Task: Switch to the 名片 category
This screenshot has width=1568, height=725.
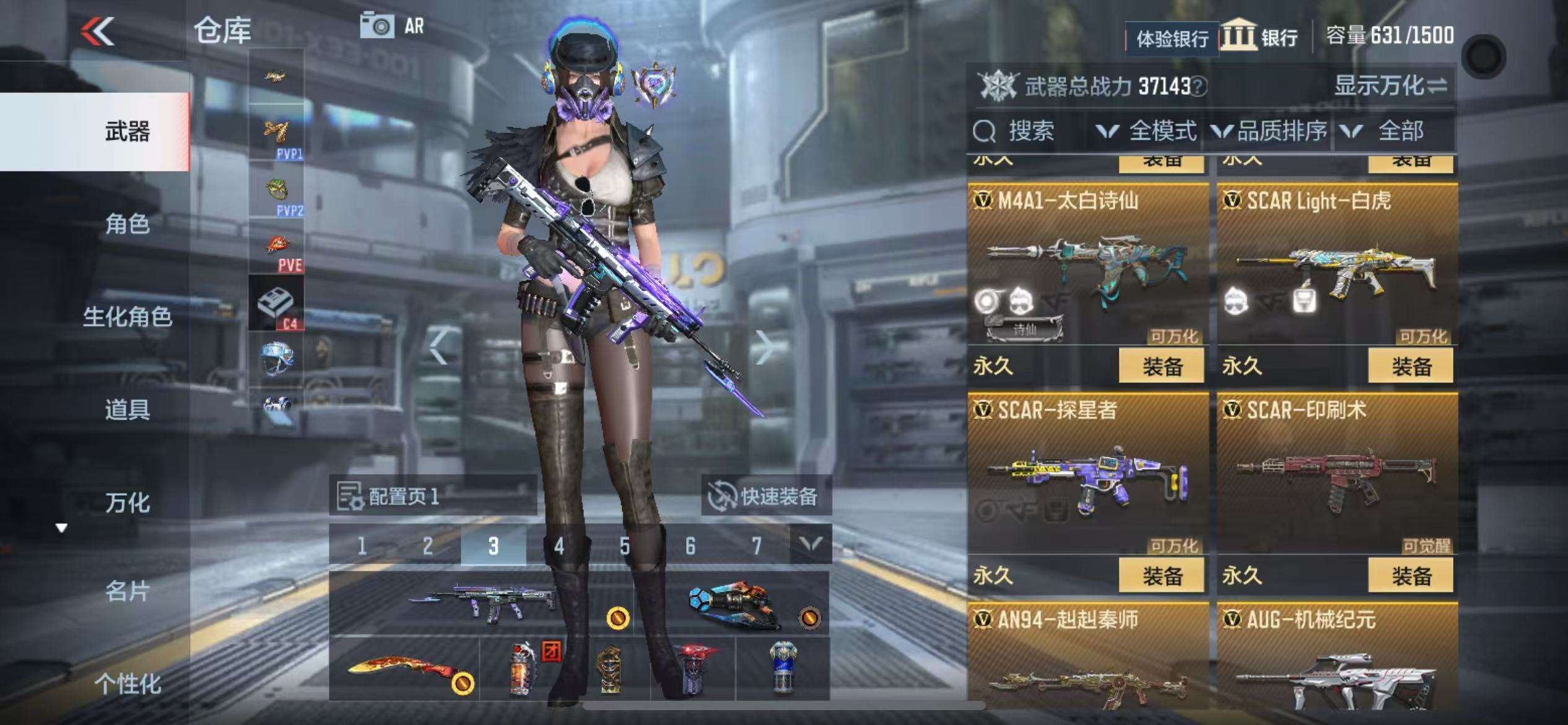Action: [127, 592]
